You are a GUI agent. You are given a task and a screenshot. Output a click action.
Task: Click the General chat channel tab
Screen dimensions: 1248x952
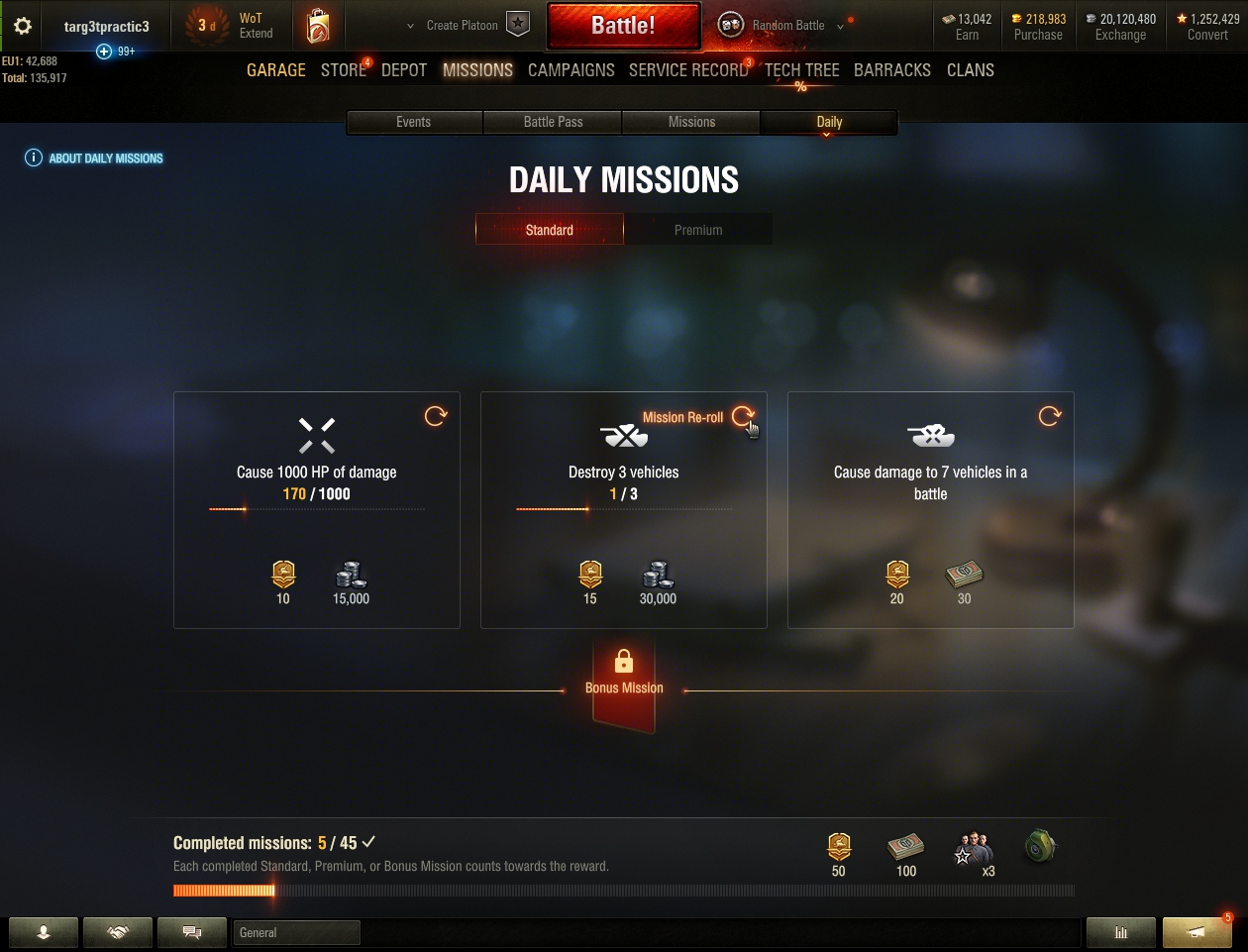[x=296, y=932]
